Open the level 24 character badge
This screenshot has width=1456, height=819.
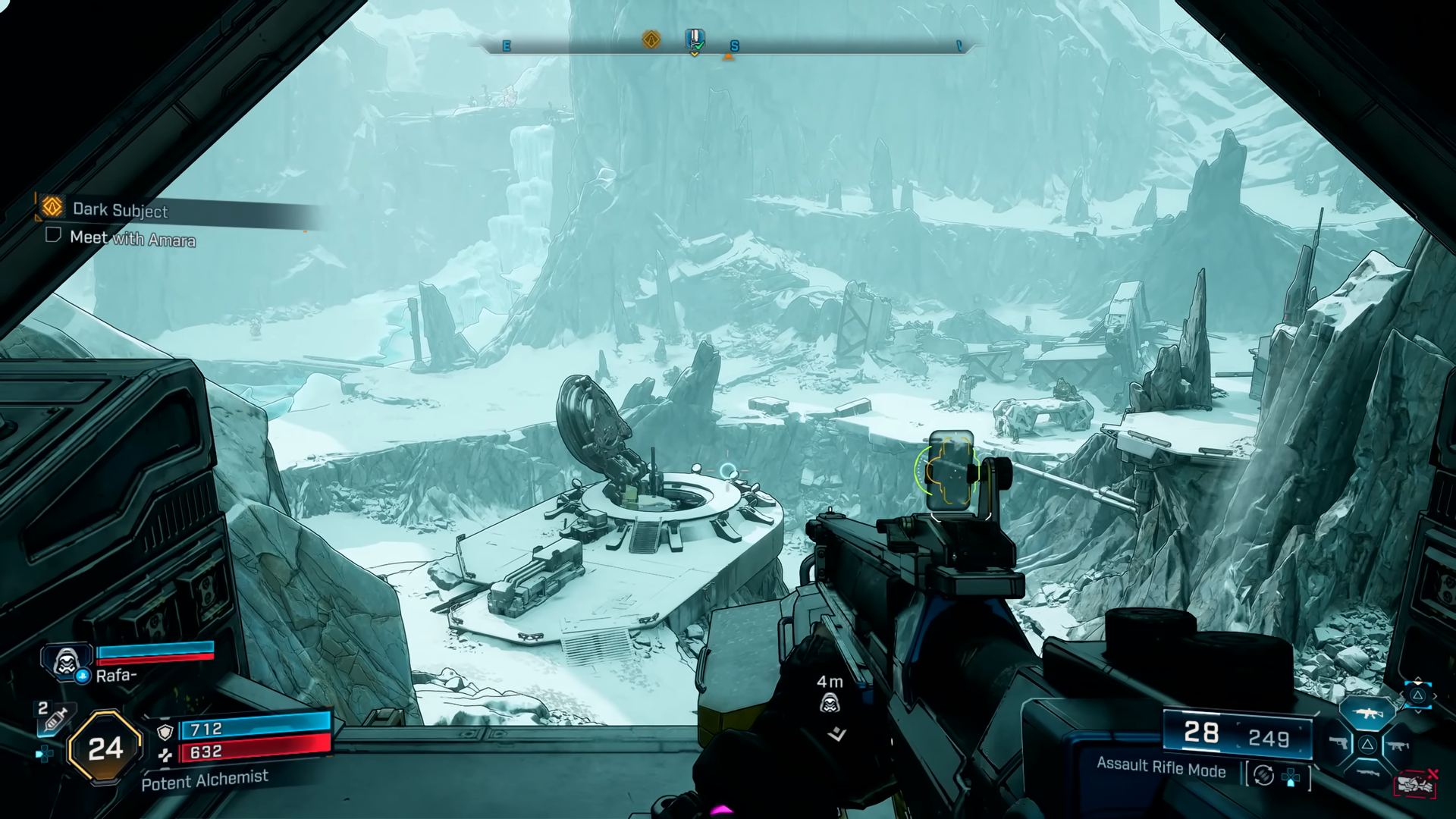point(105,748)
